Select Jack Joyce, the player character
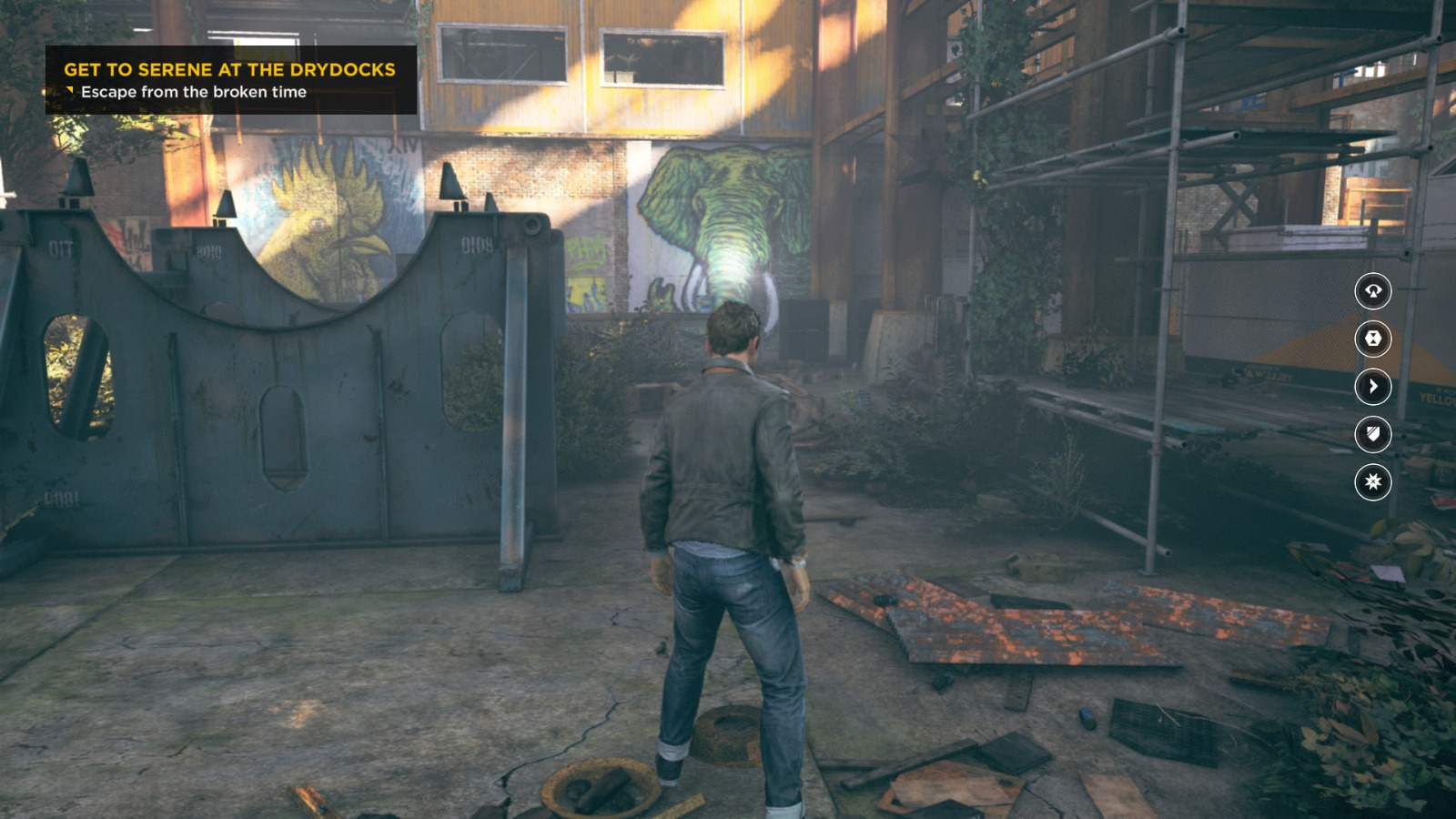Screen dimensions: 1456x819 (x=728, y=510)
